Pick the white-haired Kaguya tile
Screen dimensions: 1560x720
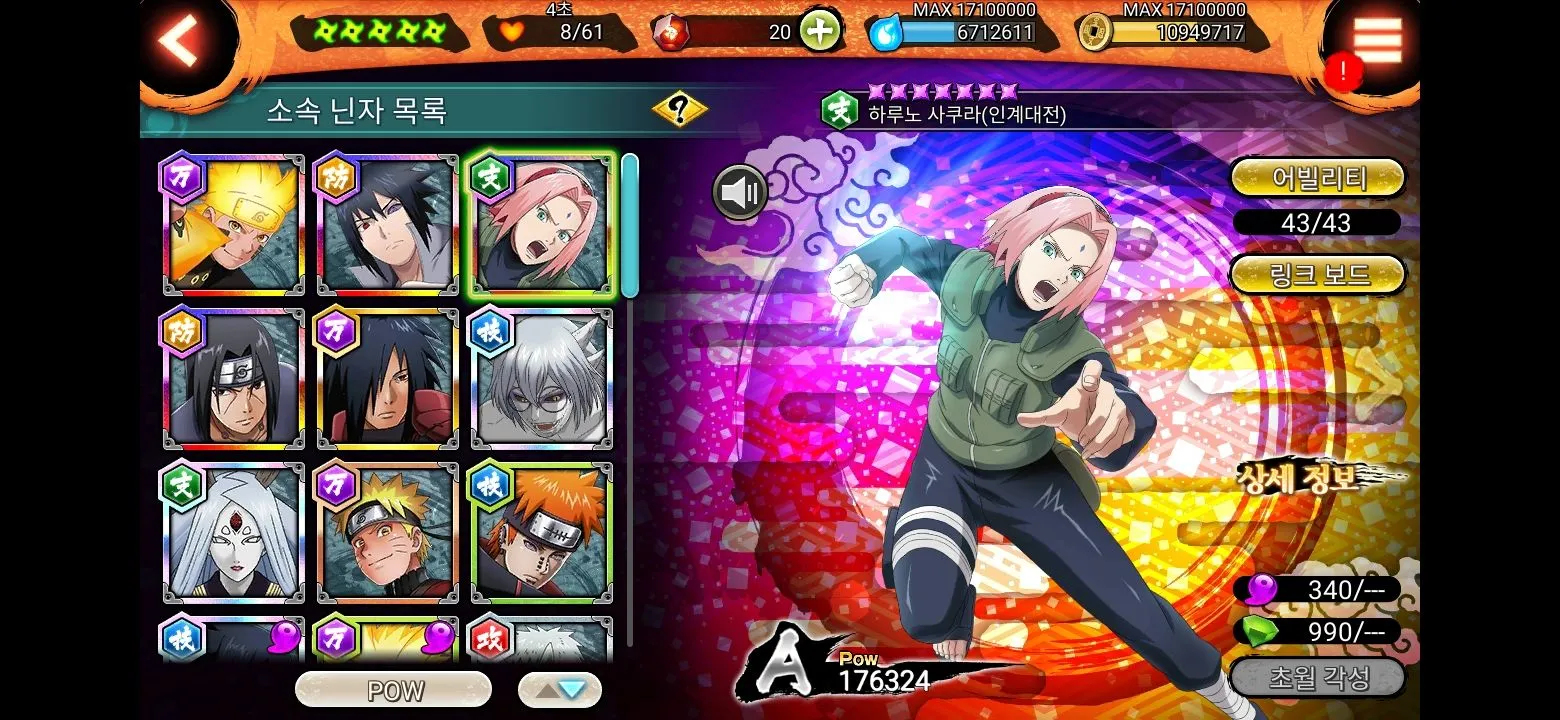234,534
